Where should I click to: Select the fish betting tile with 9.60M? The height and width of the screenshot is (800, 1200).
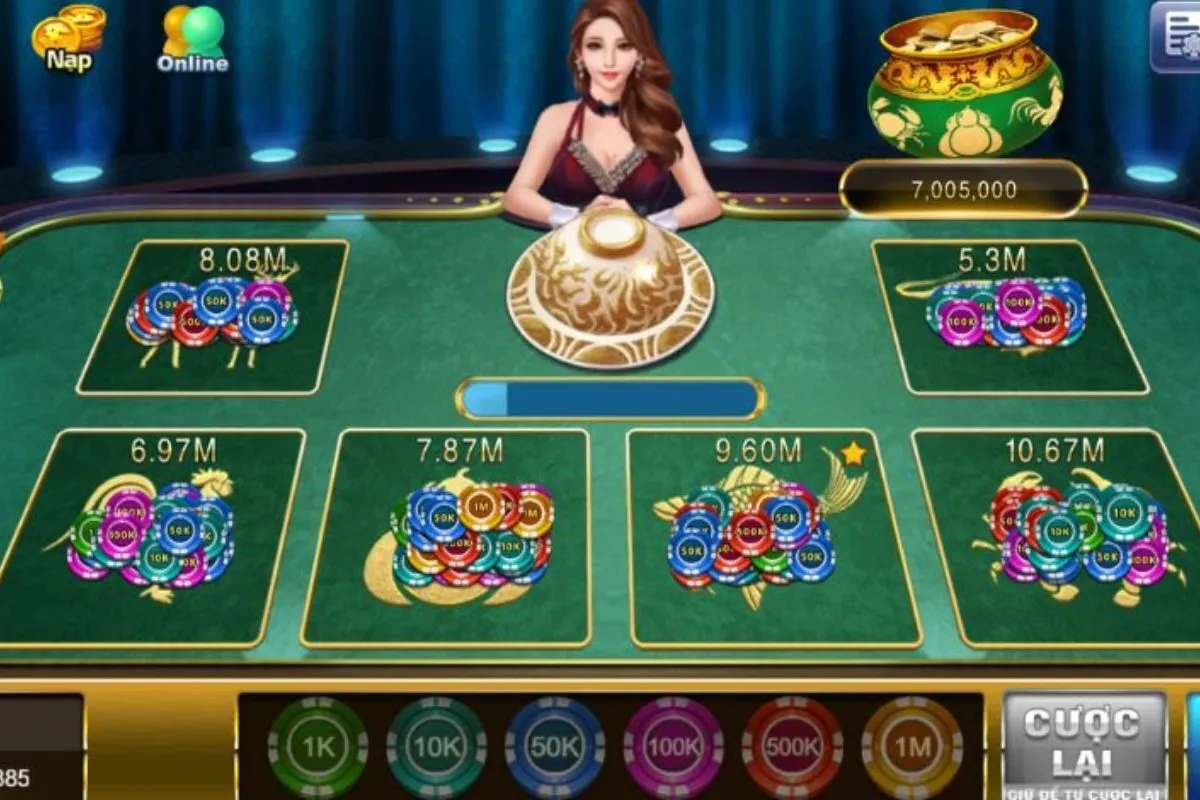[759, 538]
